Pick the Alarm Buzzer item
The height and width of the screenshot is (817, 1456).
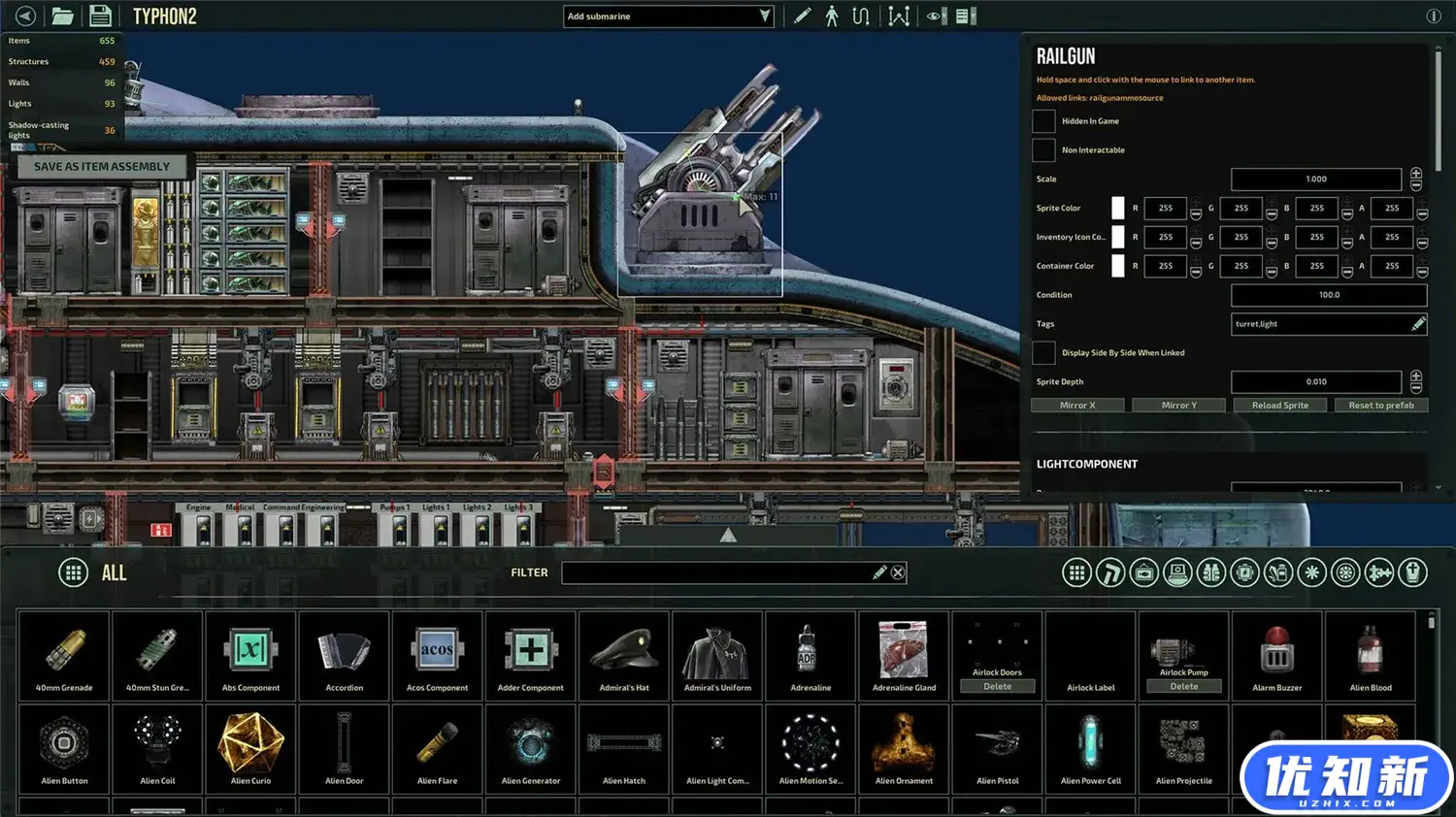[x=1277, y=655]
